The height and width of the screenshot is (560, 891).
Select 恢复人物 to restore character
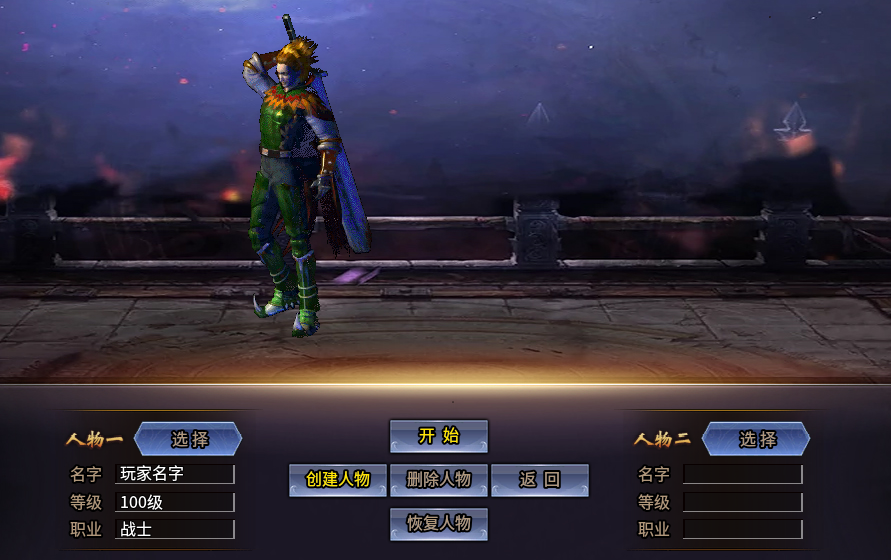(438, 524)
